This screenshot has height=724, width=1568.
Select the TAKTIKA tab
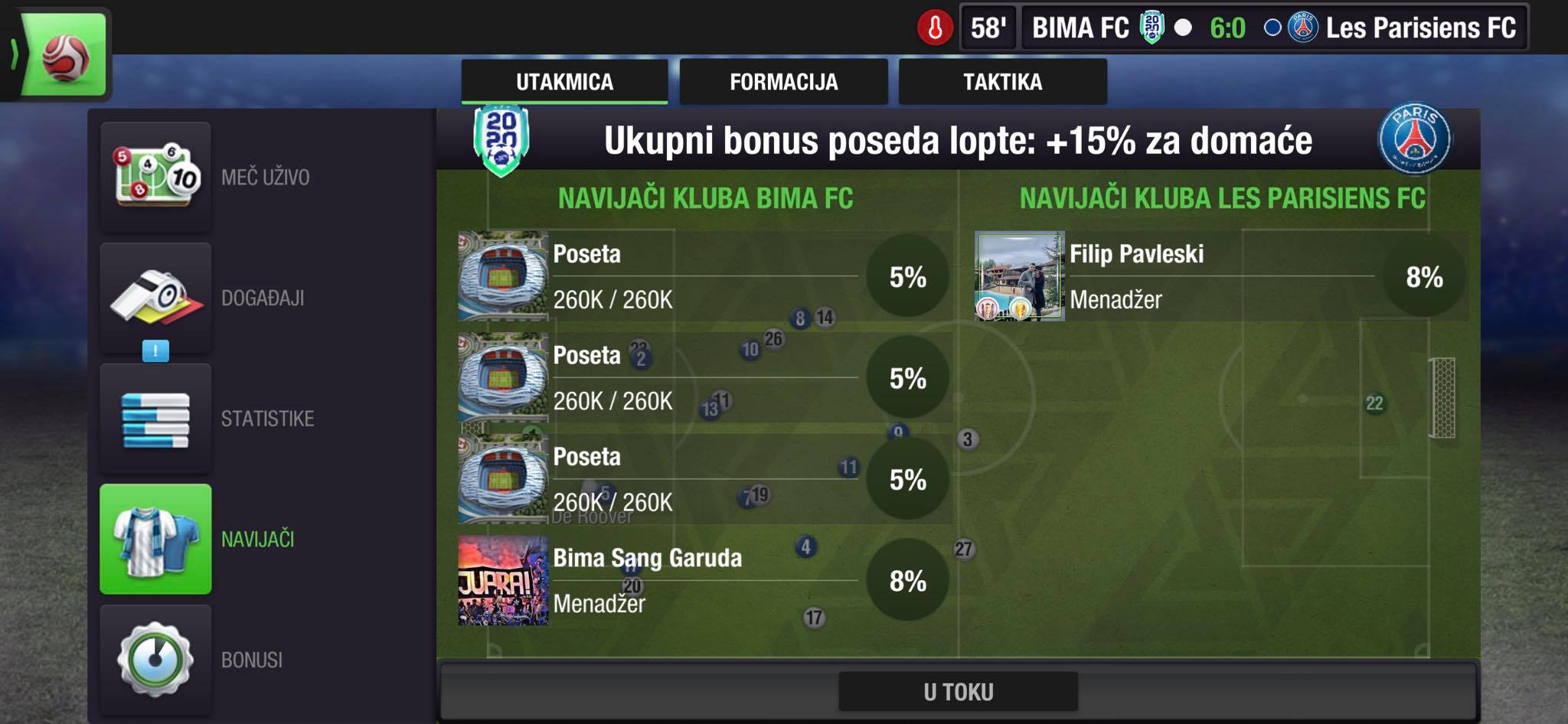1002,82
